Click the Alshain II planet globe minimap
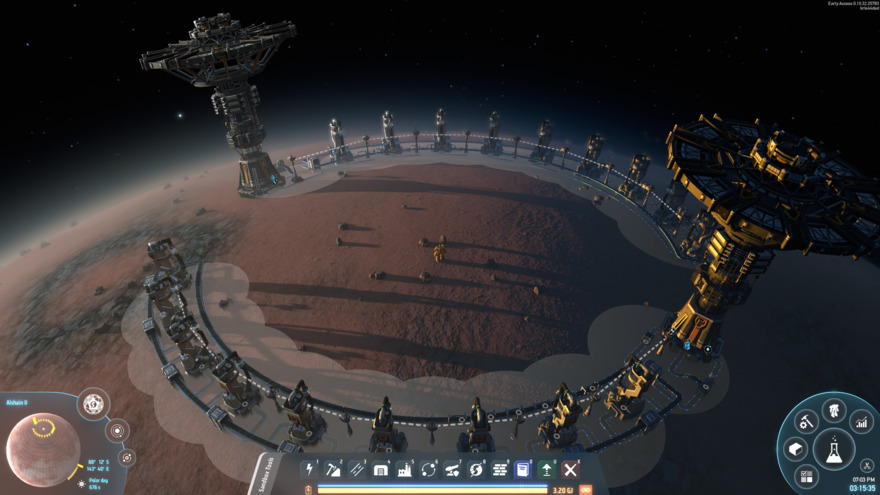Viewport: 880px width, 495px height. (43, 449)
